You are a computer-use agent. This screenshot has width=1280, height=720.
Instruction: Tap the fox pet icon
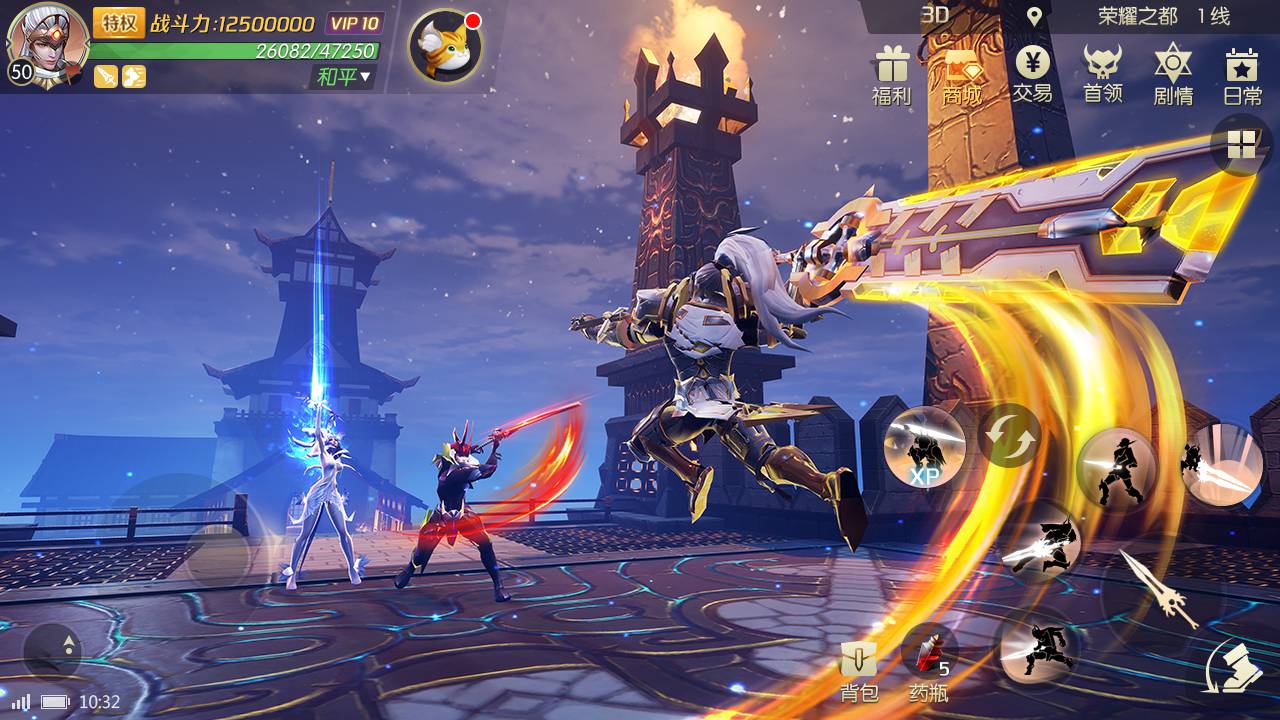pos(444,47)
